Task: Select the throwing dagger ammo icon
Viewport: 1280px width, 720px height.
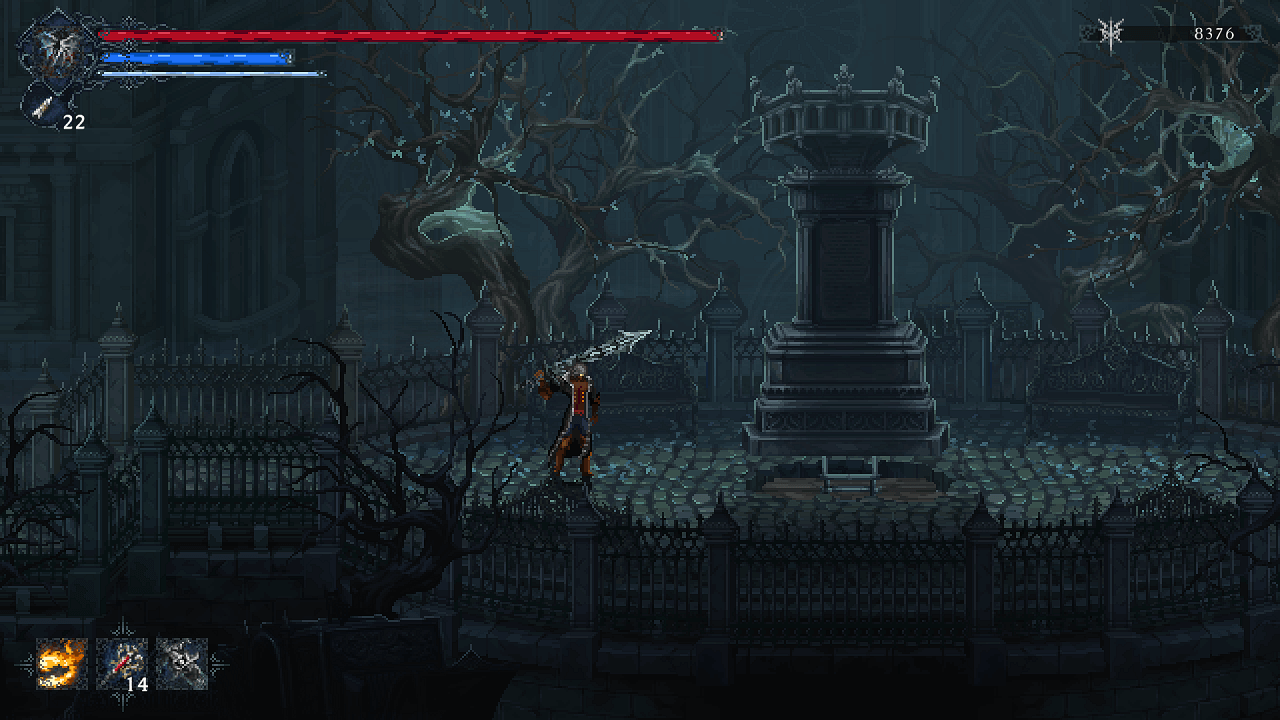Action: point(43,106)
